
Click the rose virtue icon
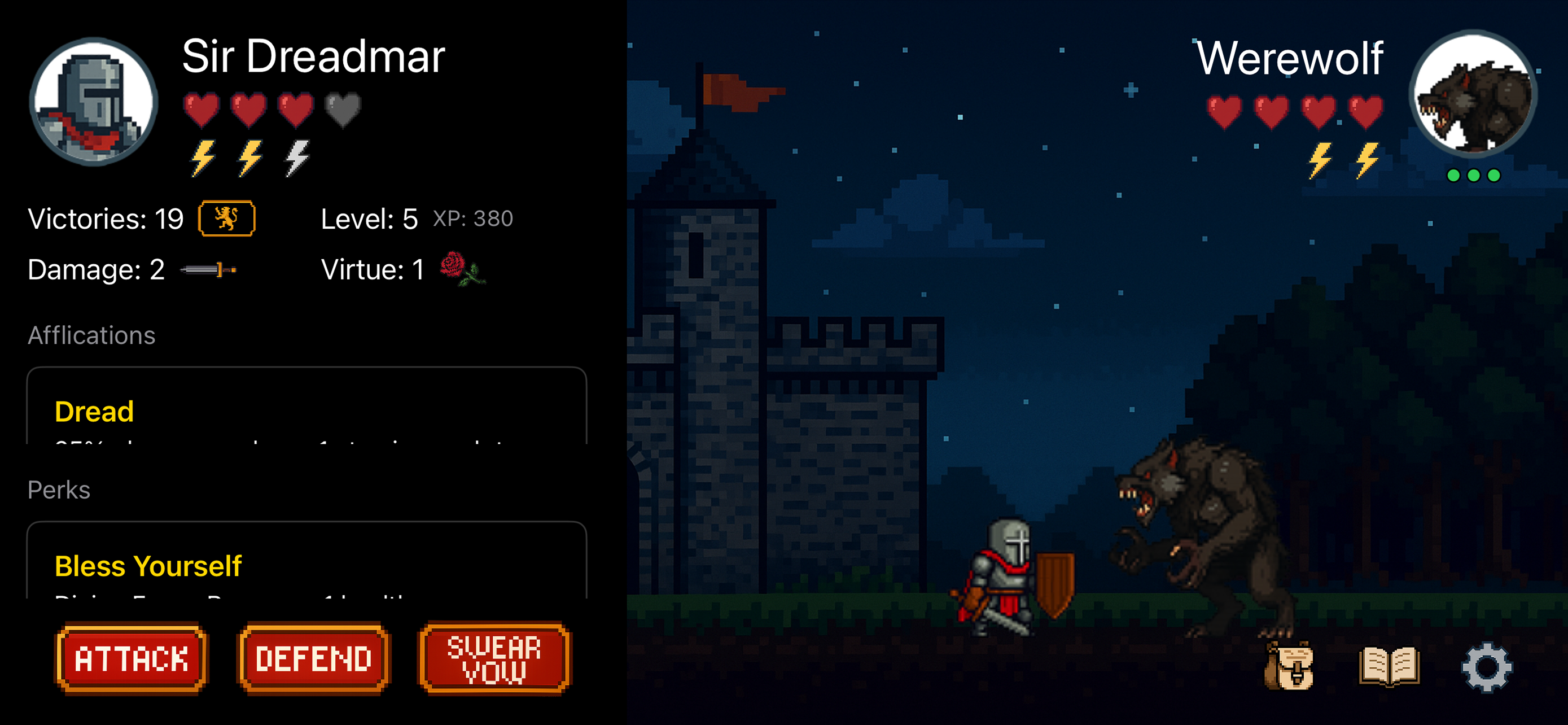463,270
